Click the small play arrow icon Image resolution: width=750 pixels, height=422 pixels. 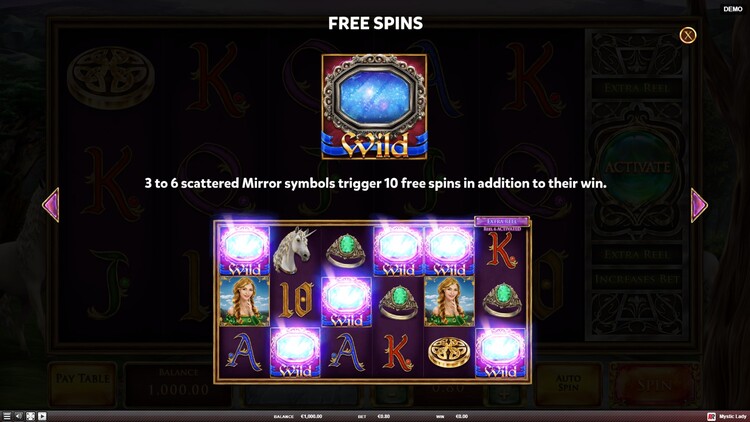42,416
